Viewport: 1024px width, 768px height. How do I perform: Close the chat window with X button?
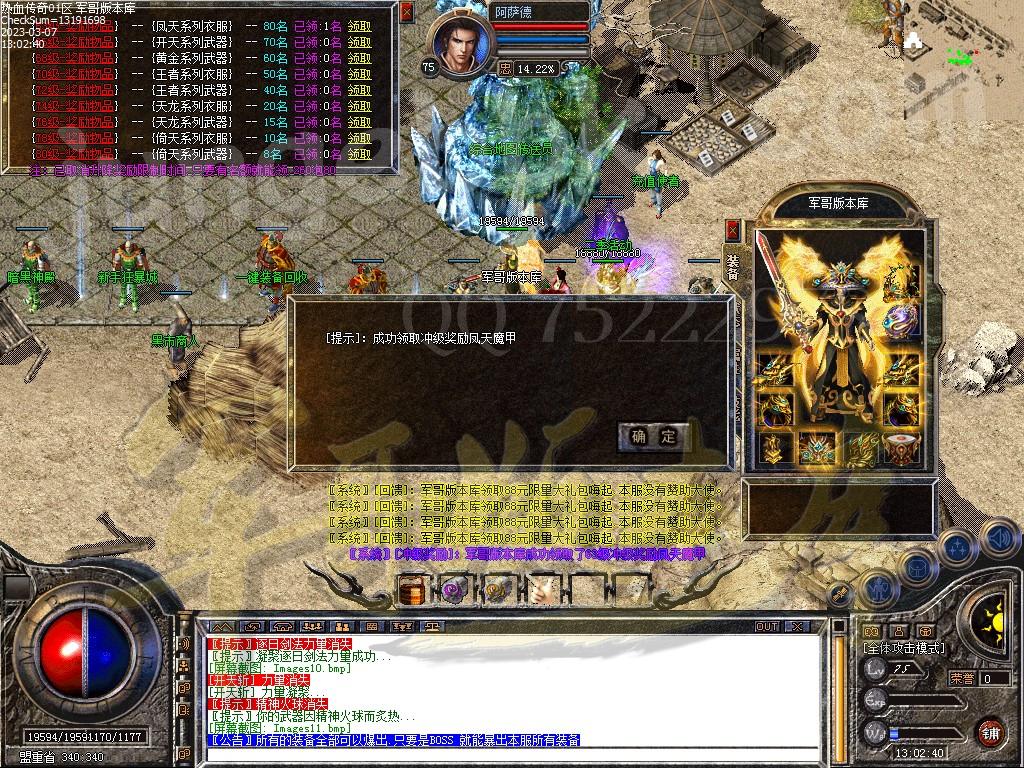[x=797, y=626]
